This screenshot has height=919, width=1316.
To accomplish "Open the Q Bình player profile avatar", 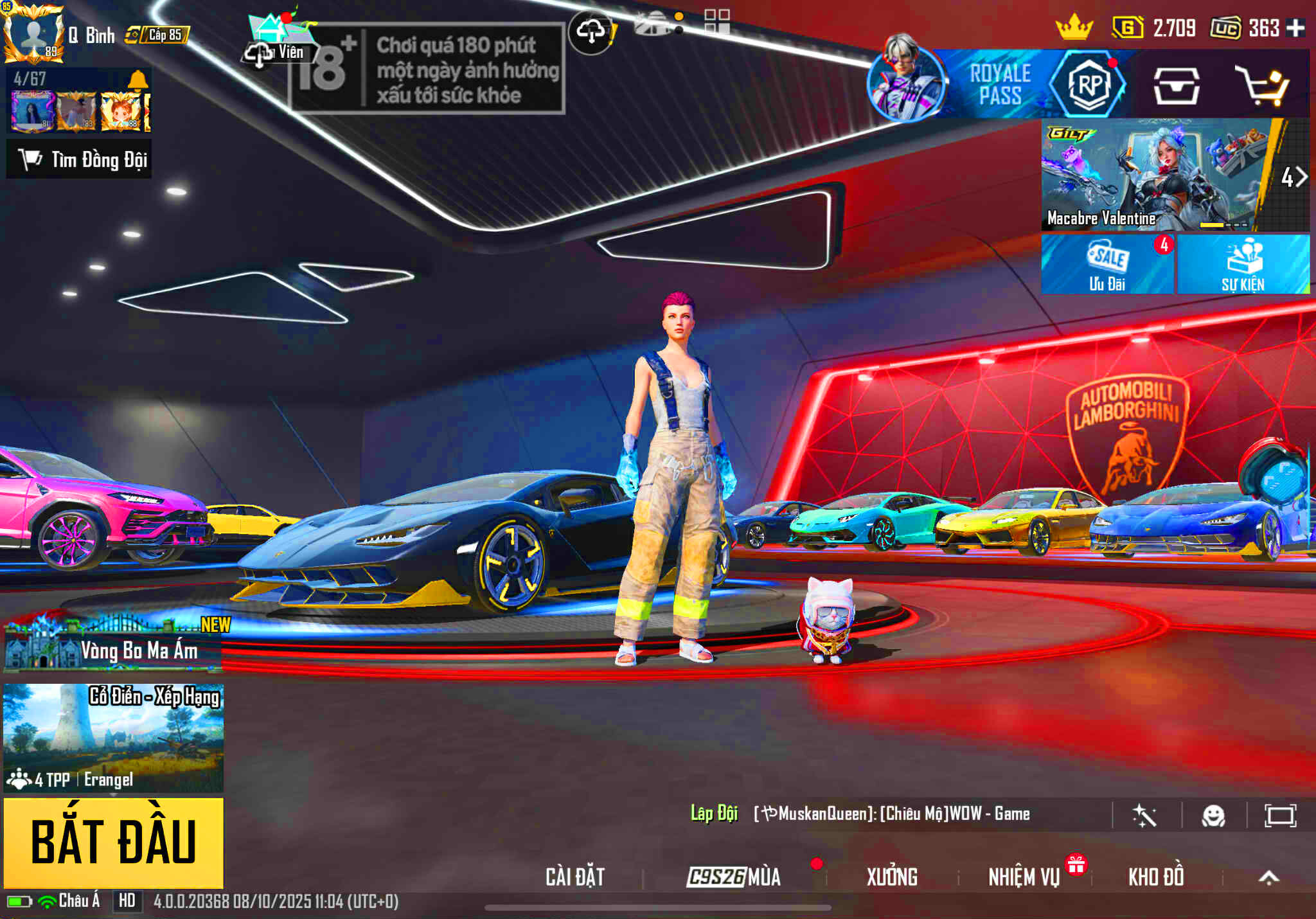I will (33, 33).
